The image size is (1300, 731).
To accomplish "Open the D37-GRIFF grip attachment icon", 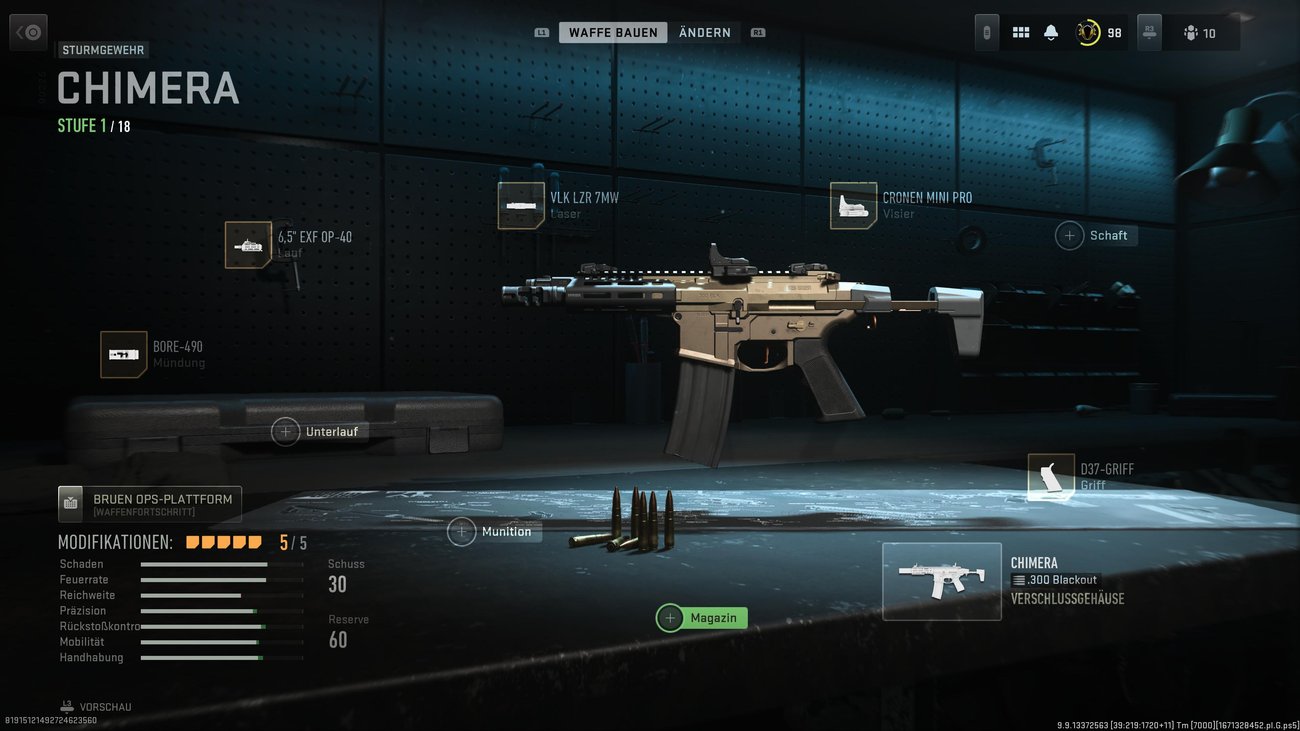I will (1051, 475).
